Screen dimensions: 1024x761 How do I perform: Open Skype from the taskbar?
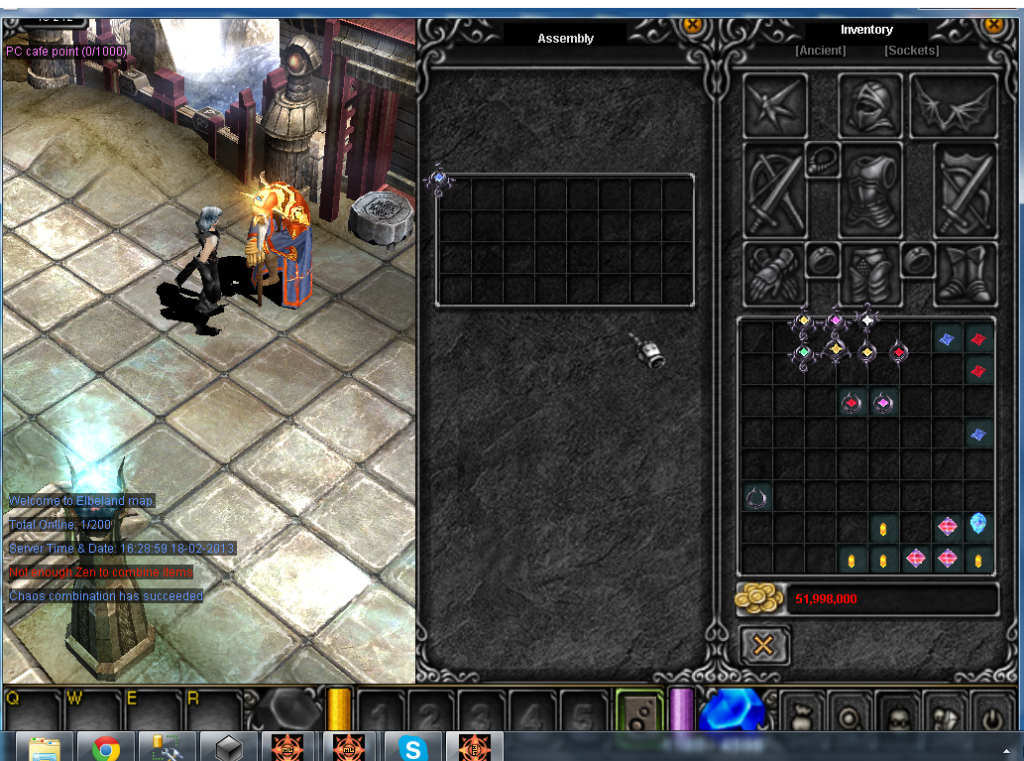pyautogui.click(x=412, y=747)
